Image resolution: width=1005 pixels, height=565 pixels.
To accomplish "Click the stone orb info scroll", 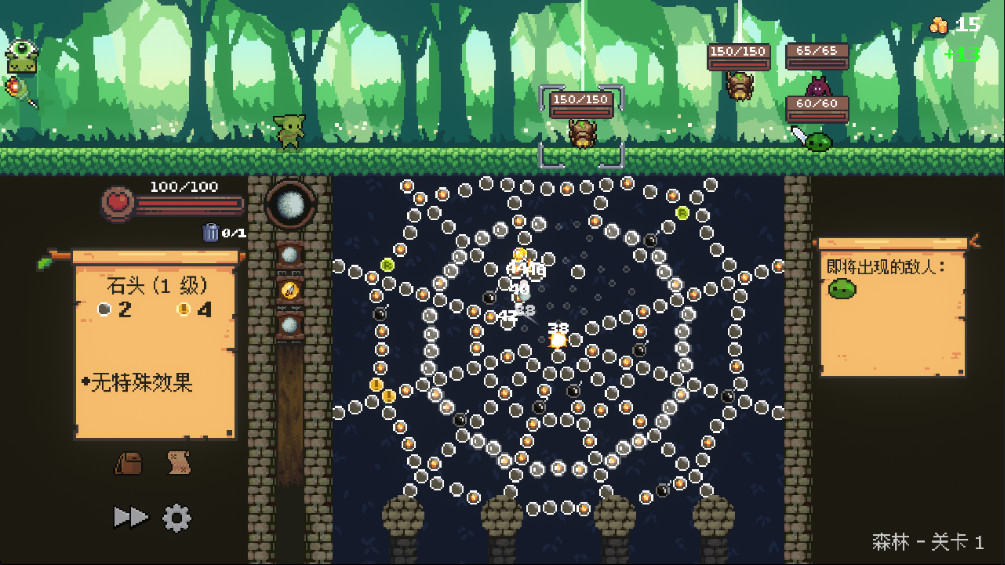I will tap(155, 350).
